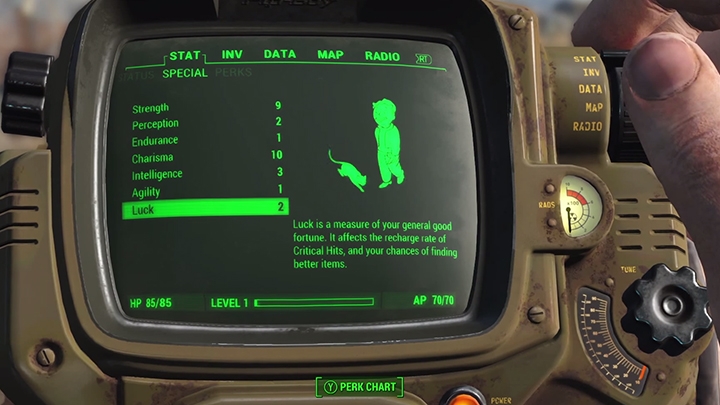Switch to the DATA tab
Viewport: 720px width, 405px height.
279,55
